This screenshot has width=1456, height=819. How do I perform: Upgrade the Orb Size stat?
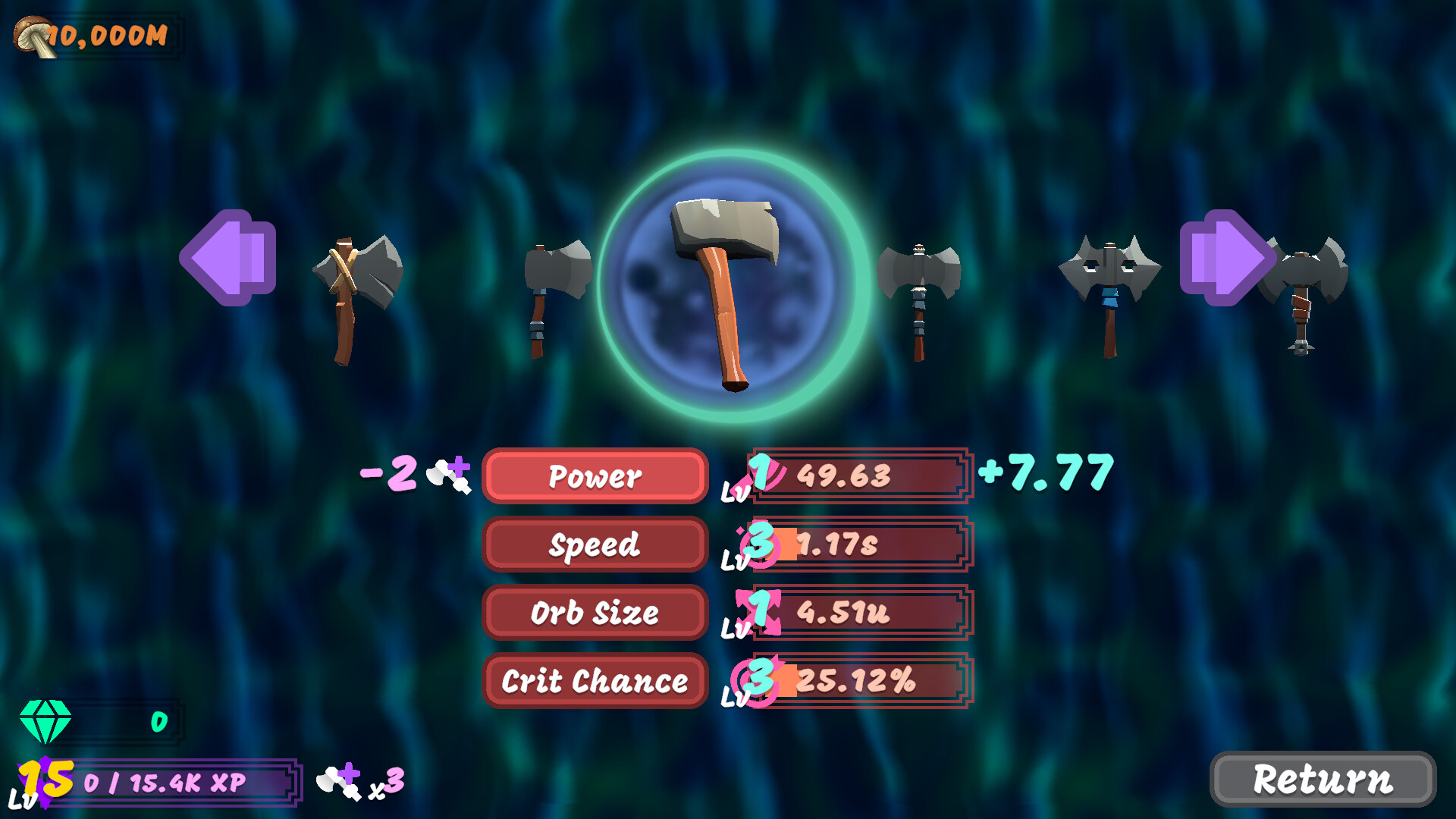click(595, 613)
